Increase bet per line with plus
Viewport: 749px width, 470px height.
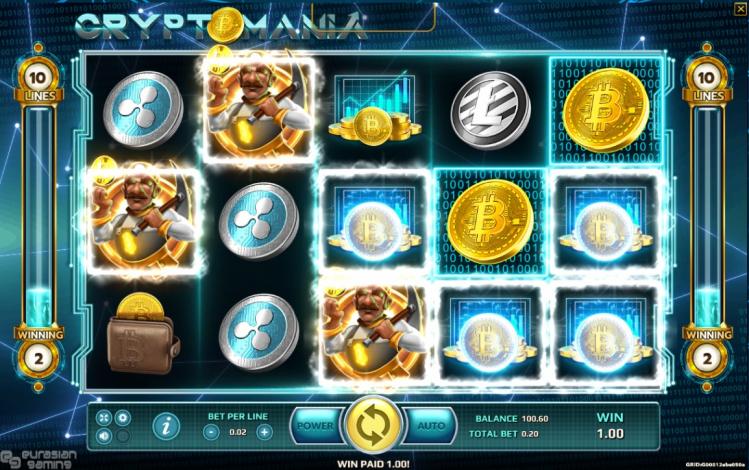tap(264, 432)
